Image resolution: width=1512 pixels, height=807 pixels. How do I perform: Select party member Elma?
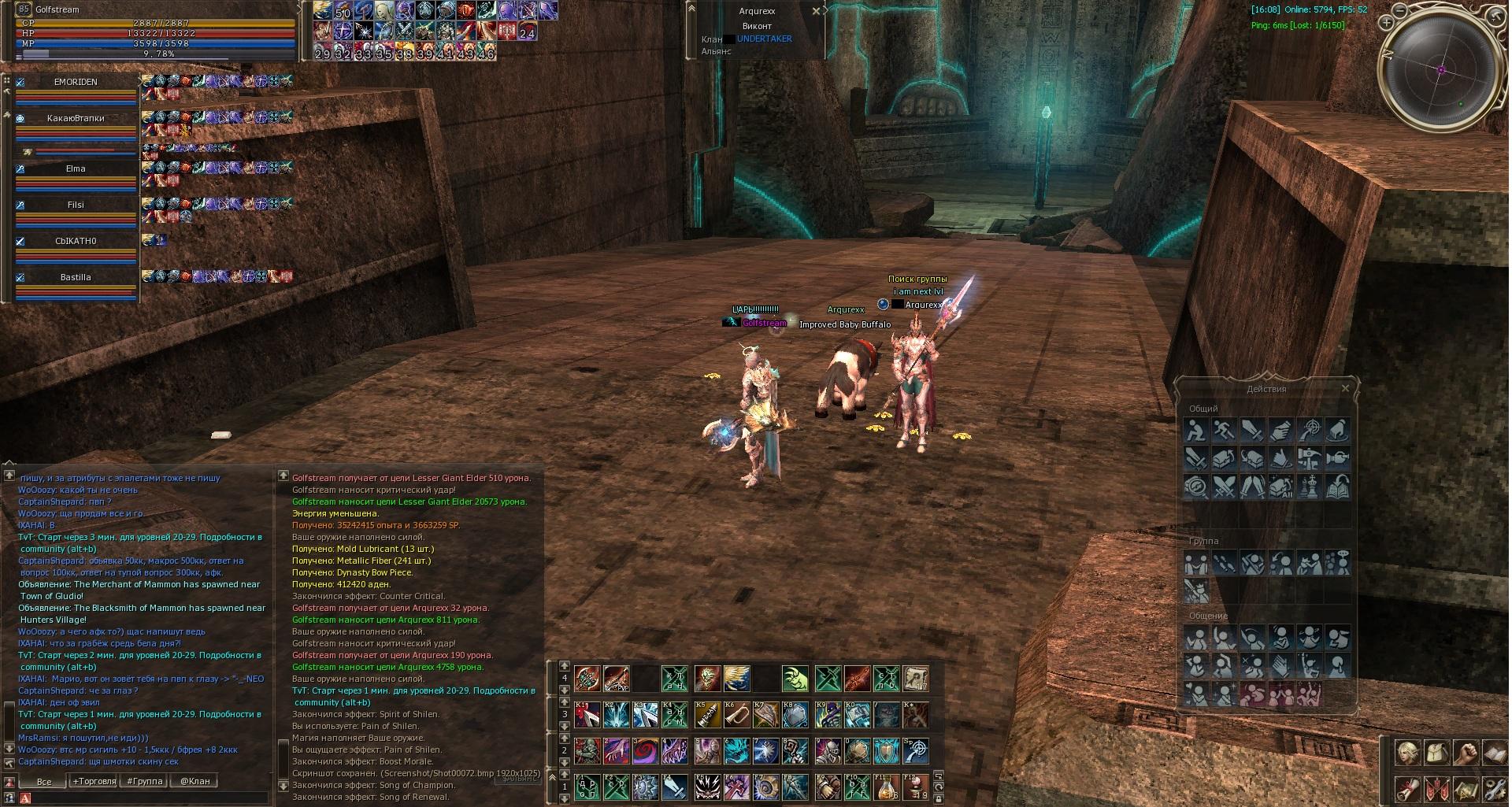coord(76,168)
